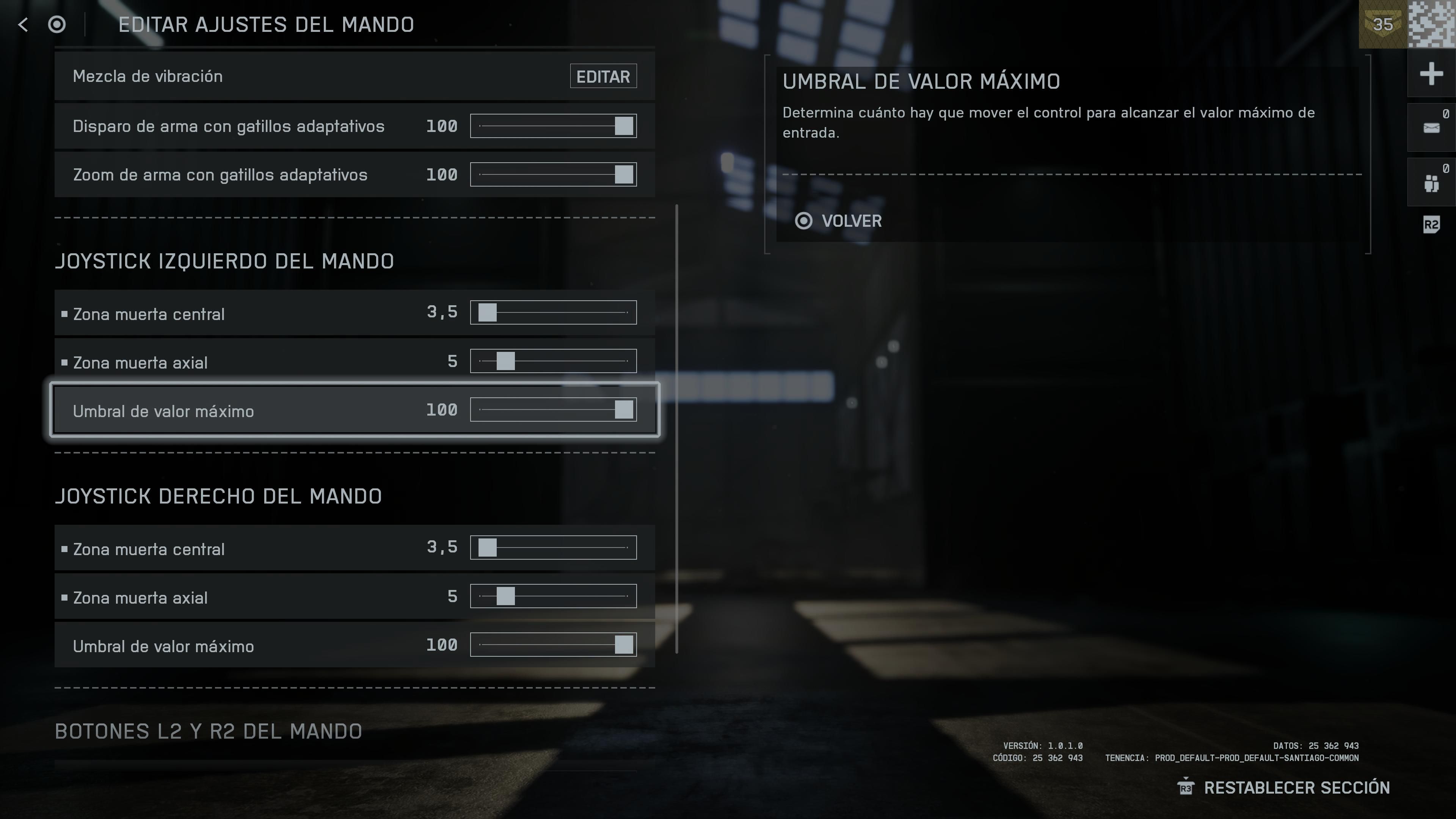
Task: Click the back arrow in the header
Action: coord(22,25)
